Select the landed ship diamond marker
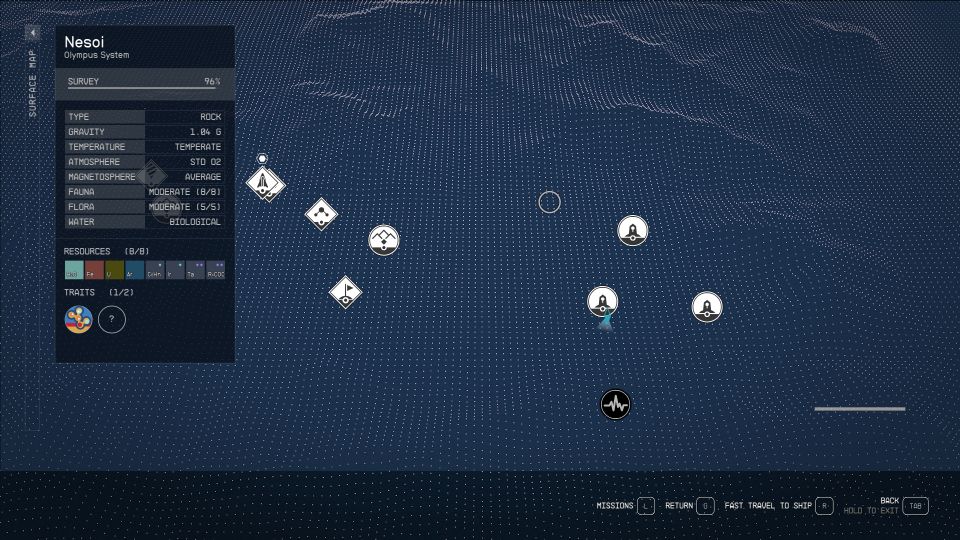This screenshot has width=960, height=540. click(x=264, y=182)
